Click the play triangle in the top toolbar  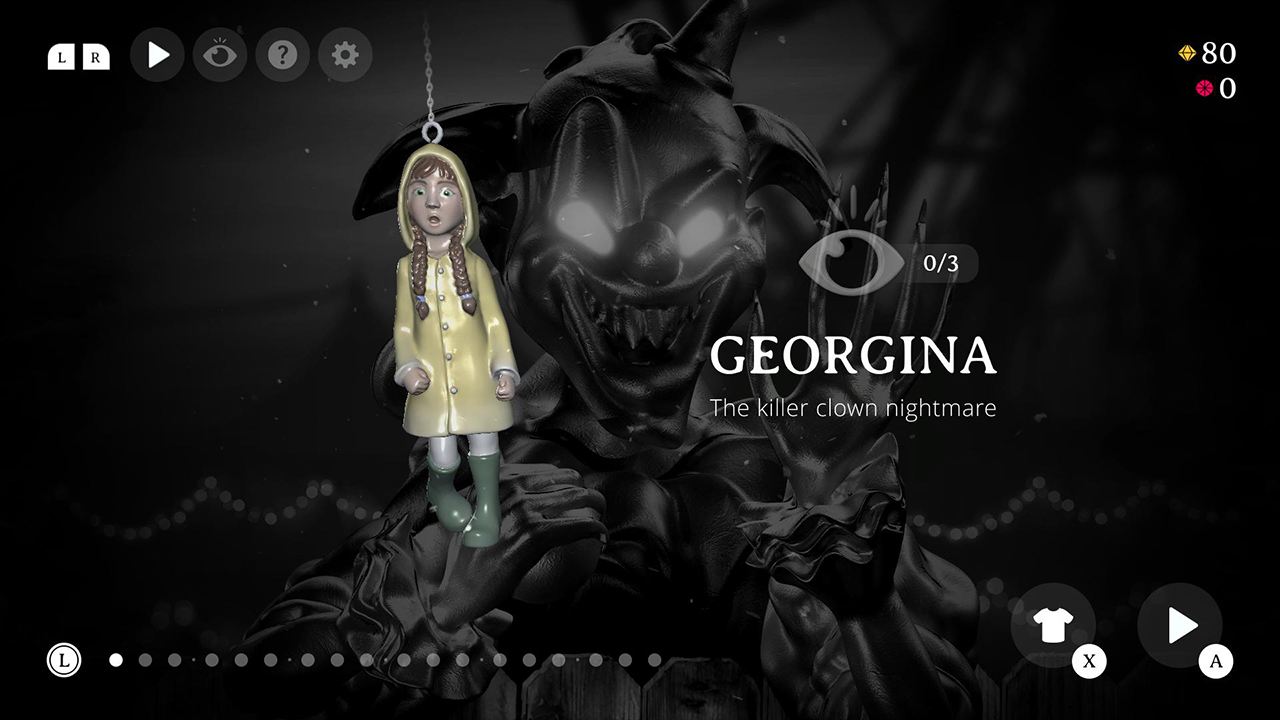(157, 55)
